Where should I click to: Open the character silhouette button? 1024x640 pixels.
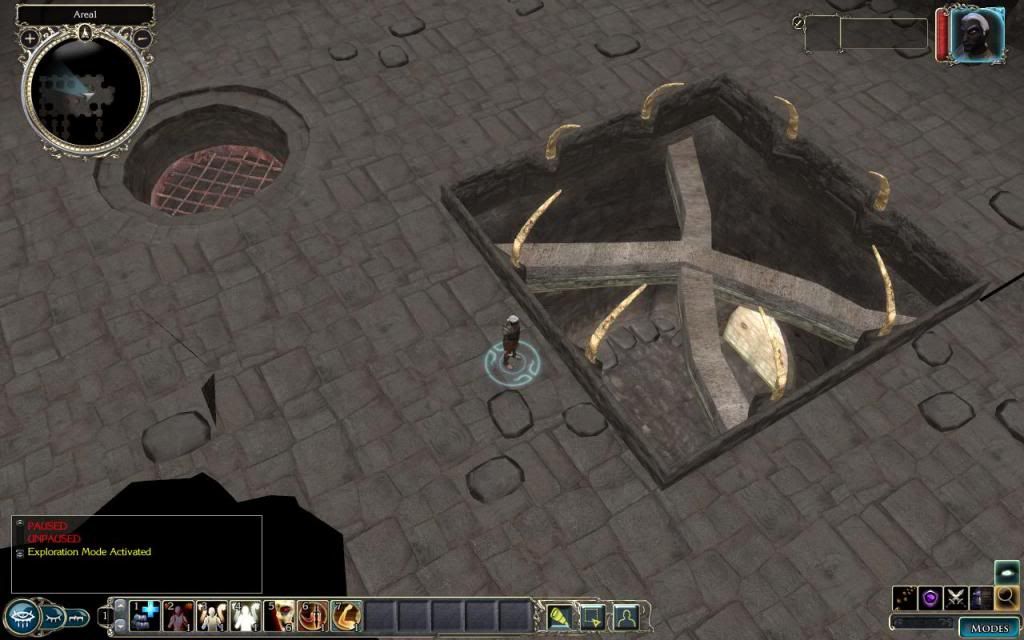625,615
